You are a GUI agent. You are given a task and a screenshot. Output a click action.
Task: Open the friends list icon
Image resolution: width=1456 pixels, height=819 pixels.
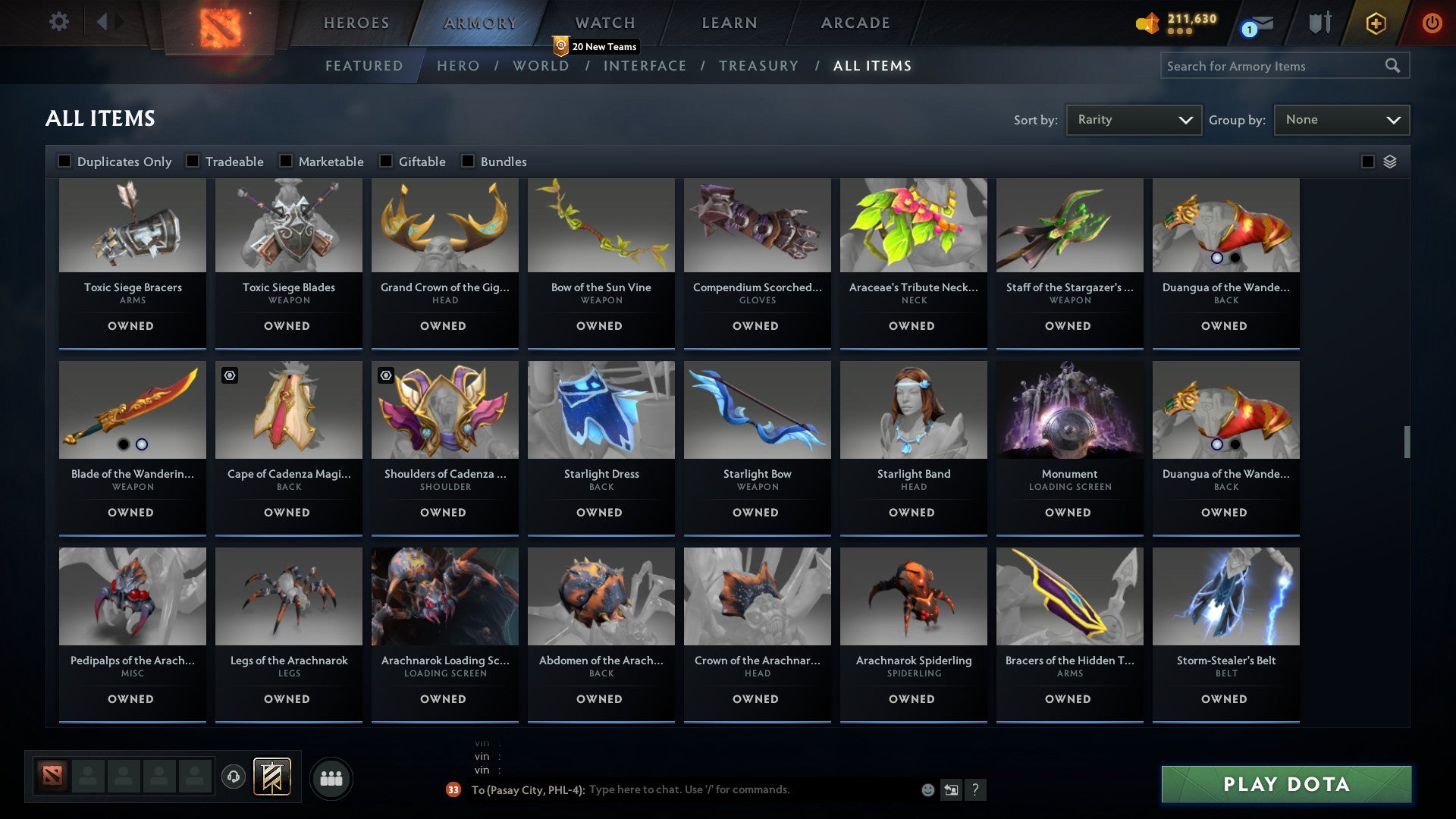(x=331, y=777)
